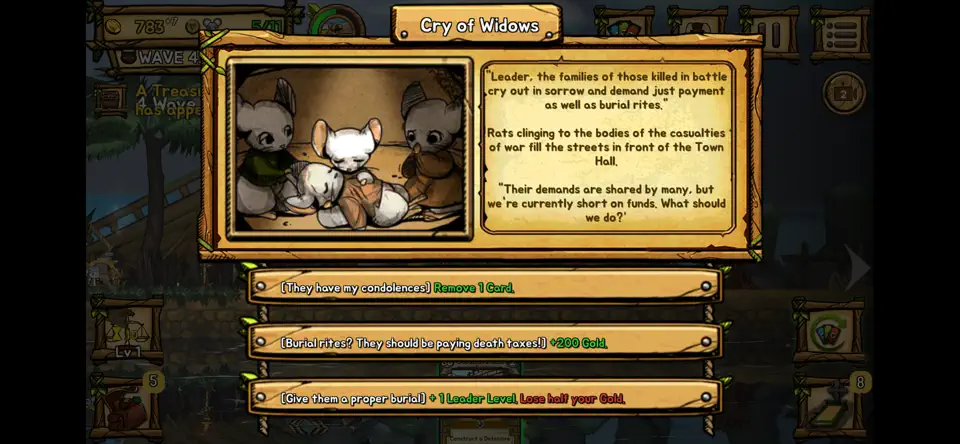The width and height of the screenshot is (960, 444).
Task: Open the card redraw button
Action: (x=827, y=331)
